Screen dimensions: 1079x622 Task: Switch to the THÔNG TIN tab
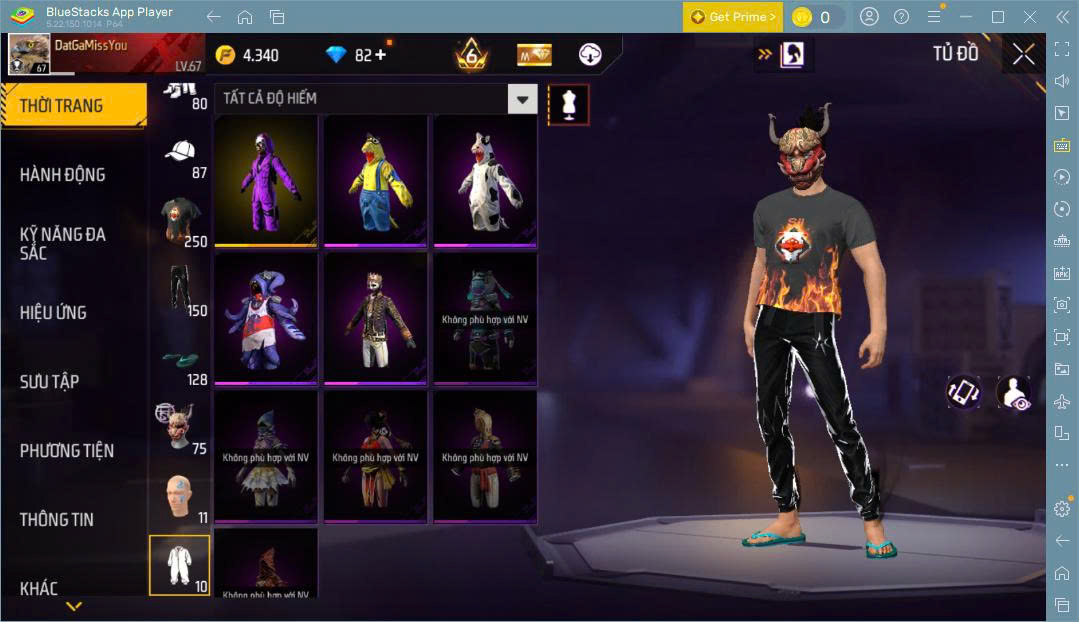[57, 519]
